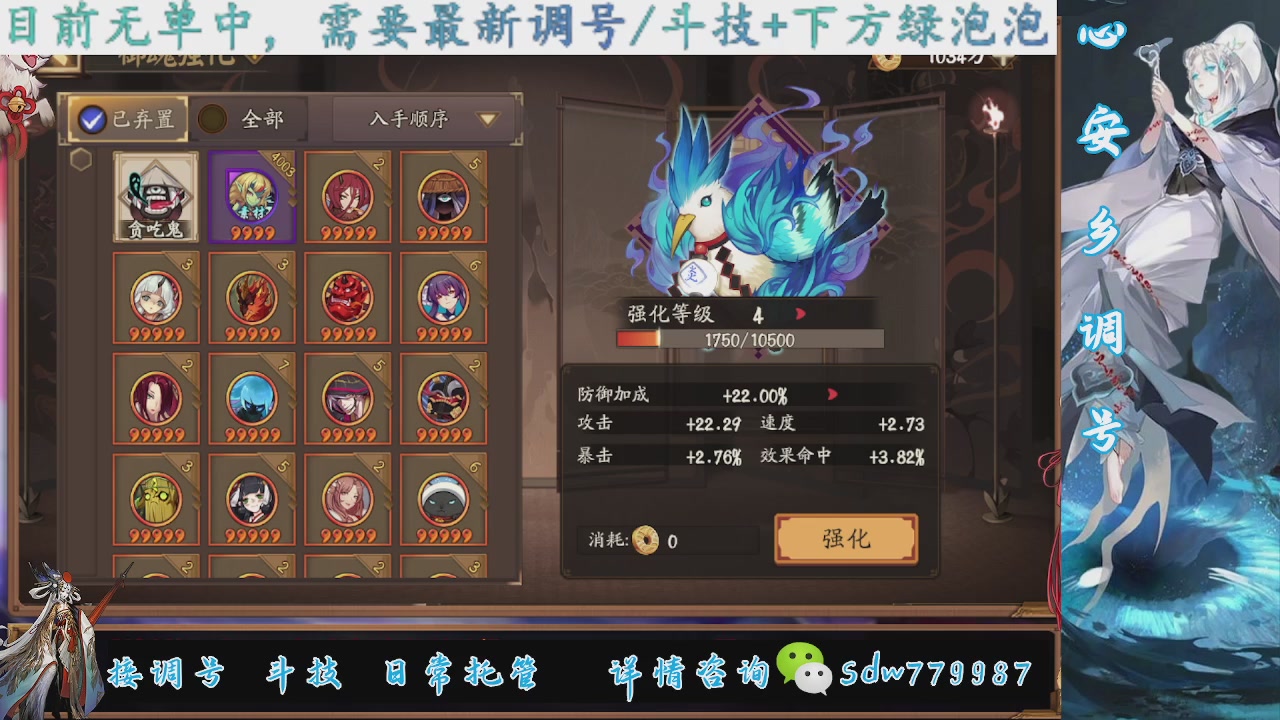This screenshot has width=1280, height=720.
Task: Open the 贪吃鬼 soul thumbnail
Action: click(x=155, y=195)
